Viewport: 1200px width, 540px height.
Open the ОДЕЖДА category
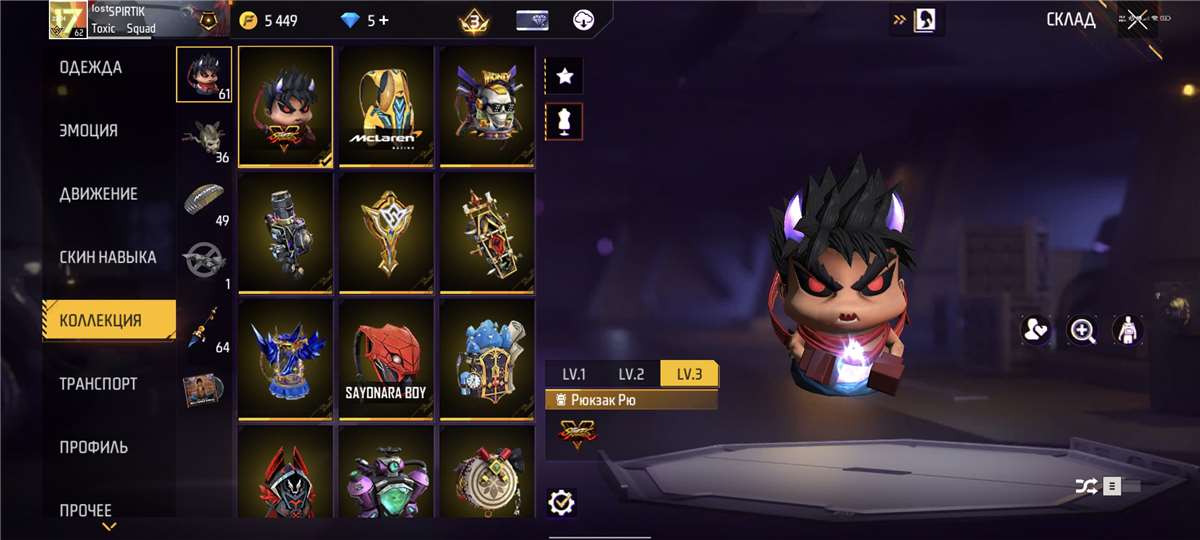point(91,68)
